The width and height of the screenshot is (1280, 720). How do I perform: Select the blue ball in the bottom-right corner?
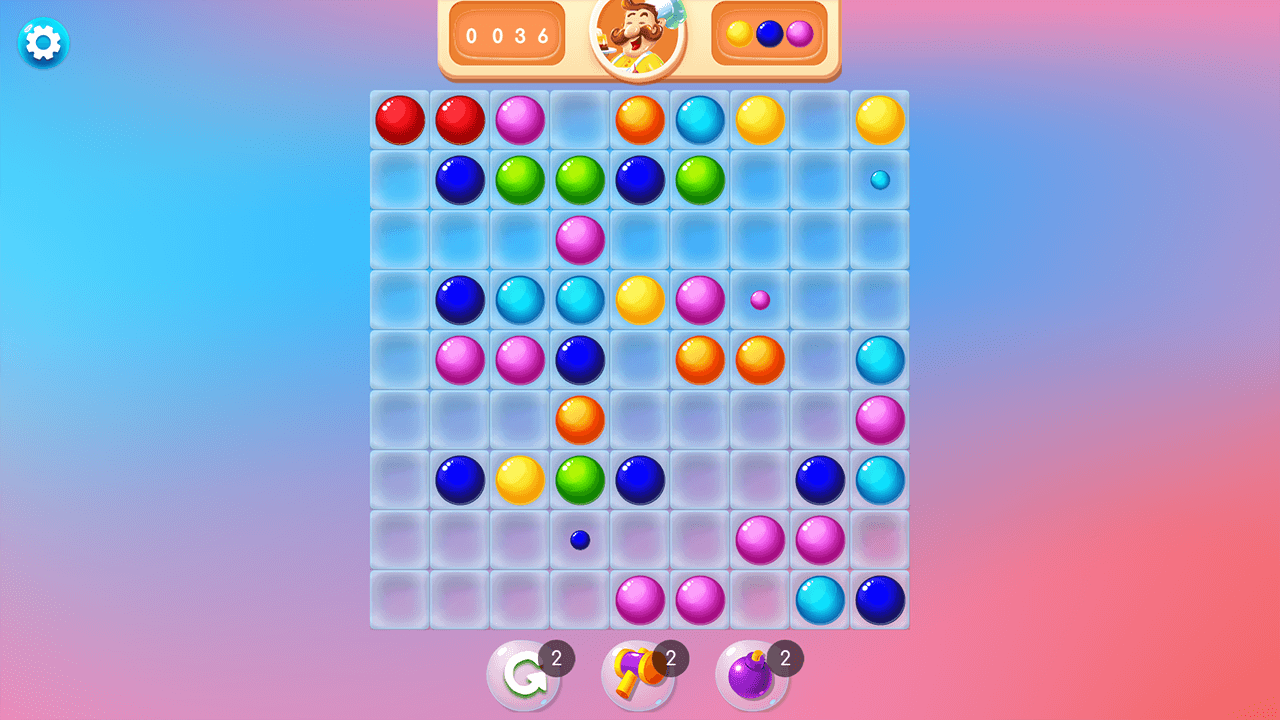point(879,601)
